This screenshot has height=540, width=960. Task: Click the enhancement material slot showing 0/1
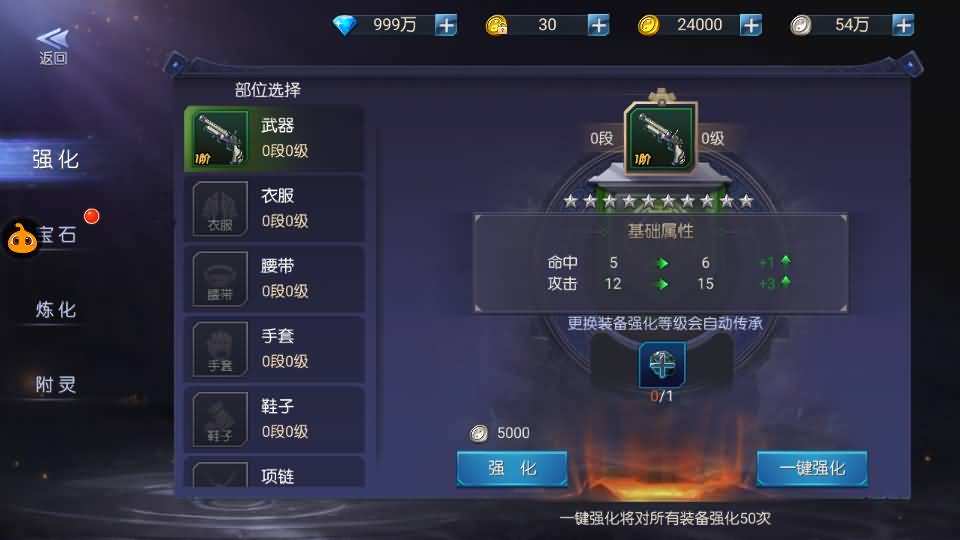pyautogui.click(x=662, y=364)
